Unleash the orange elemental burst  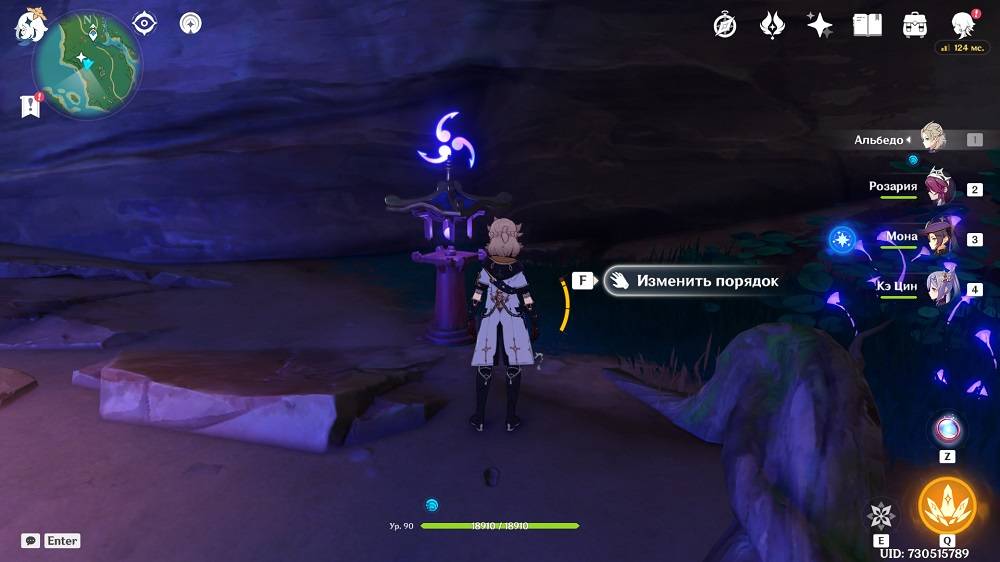pos(945,505)
